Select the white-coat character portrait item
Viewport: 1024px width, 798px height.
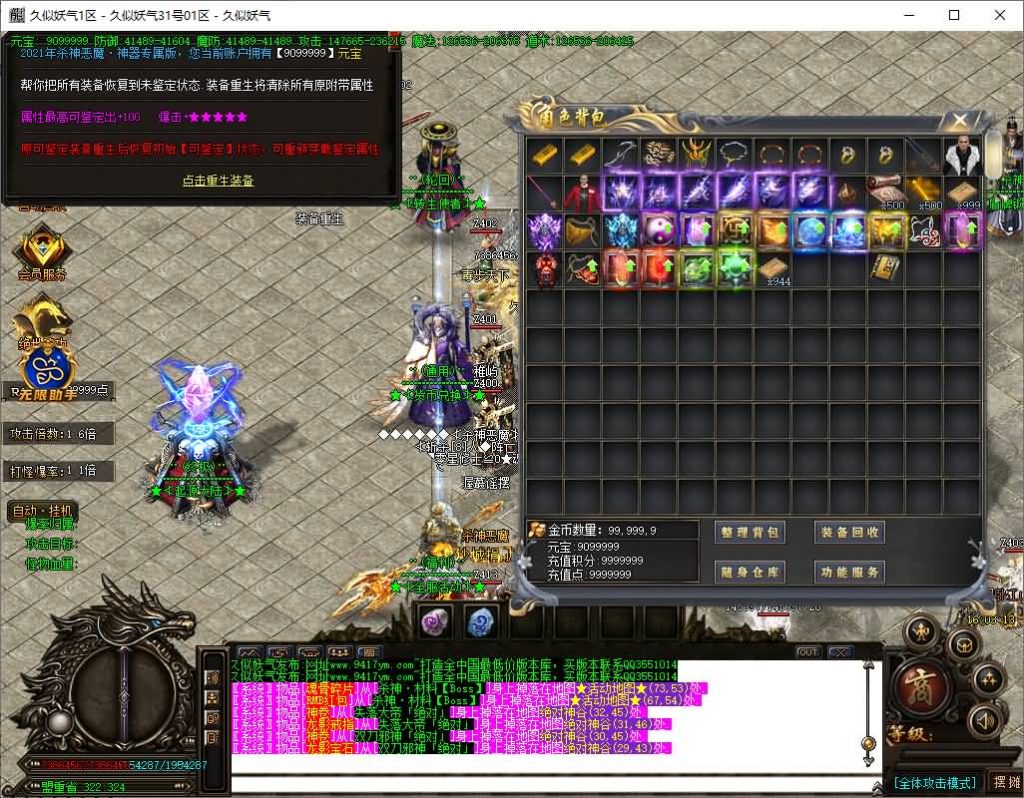(x=964, y=155)
